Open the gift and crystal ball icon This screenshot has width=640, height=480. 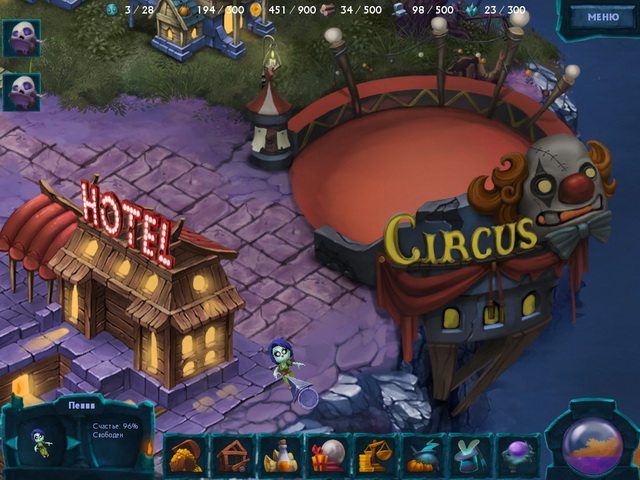(327, 455)
